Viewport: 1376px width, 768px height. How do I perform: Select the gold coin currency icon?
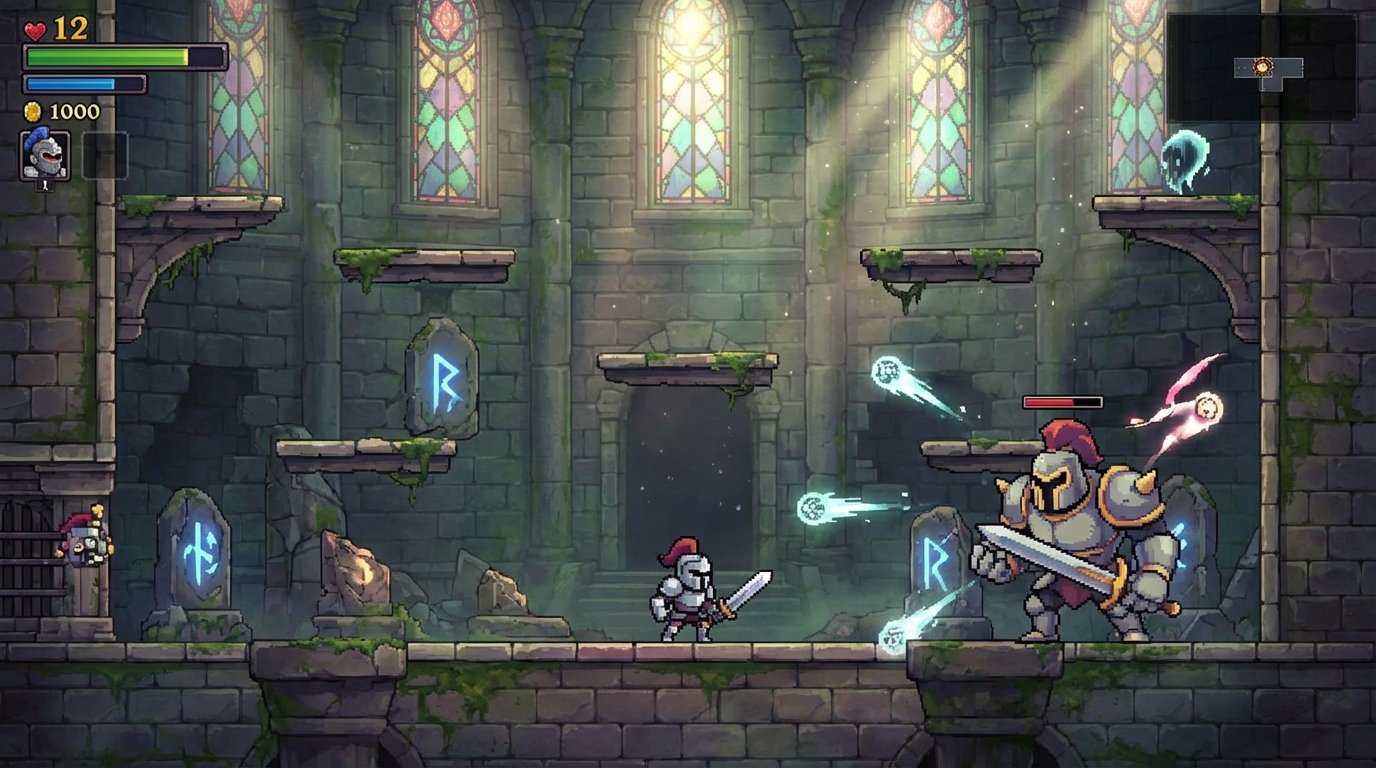pyautogui.click(x=31, y=111)
